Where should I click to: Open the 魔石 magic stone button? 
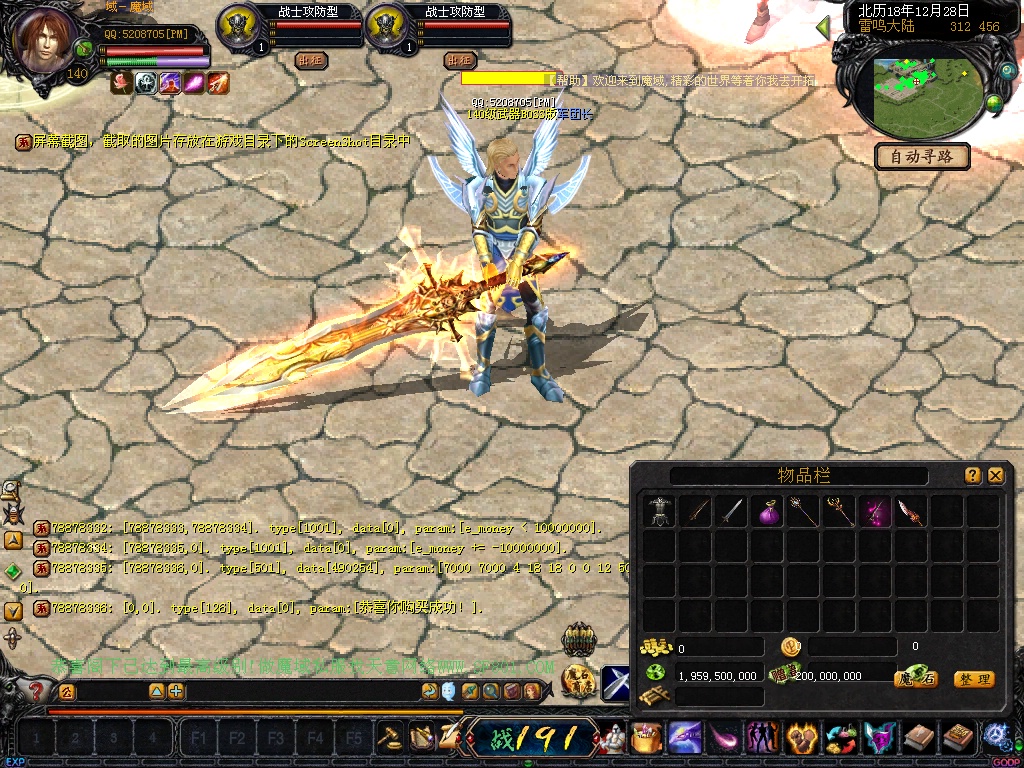click(914, 679)
